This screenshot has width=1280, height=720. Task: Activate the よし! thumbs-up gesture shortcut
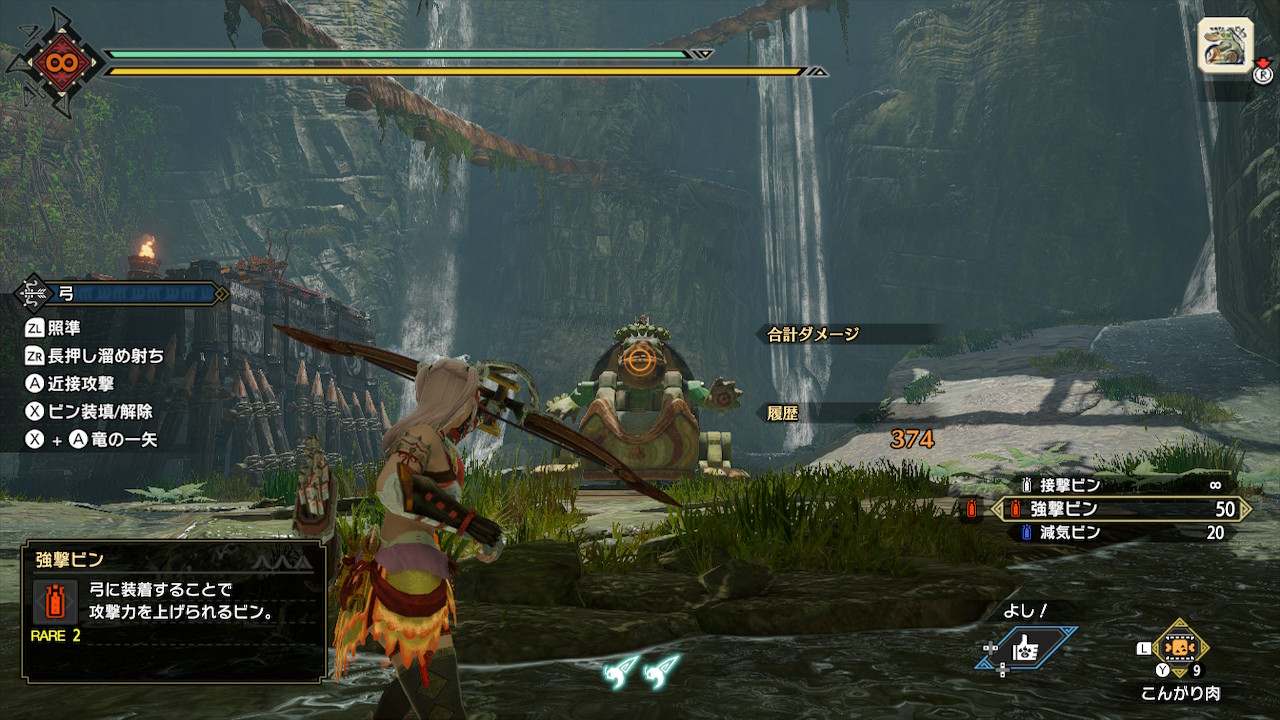(x=1026, y=648)
